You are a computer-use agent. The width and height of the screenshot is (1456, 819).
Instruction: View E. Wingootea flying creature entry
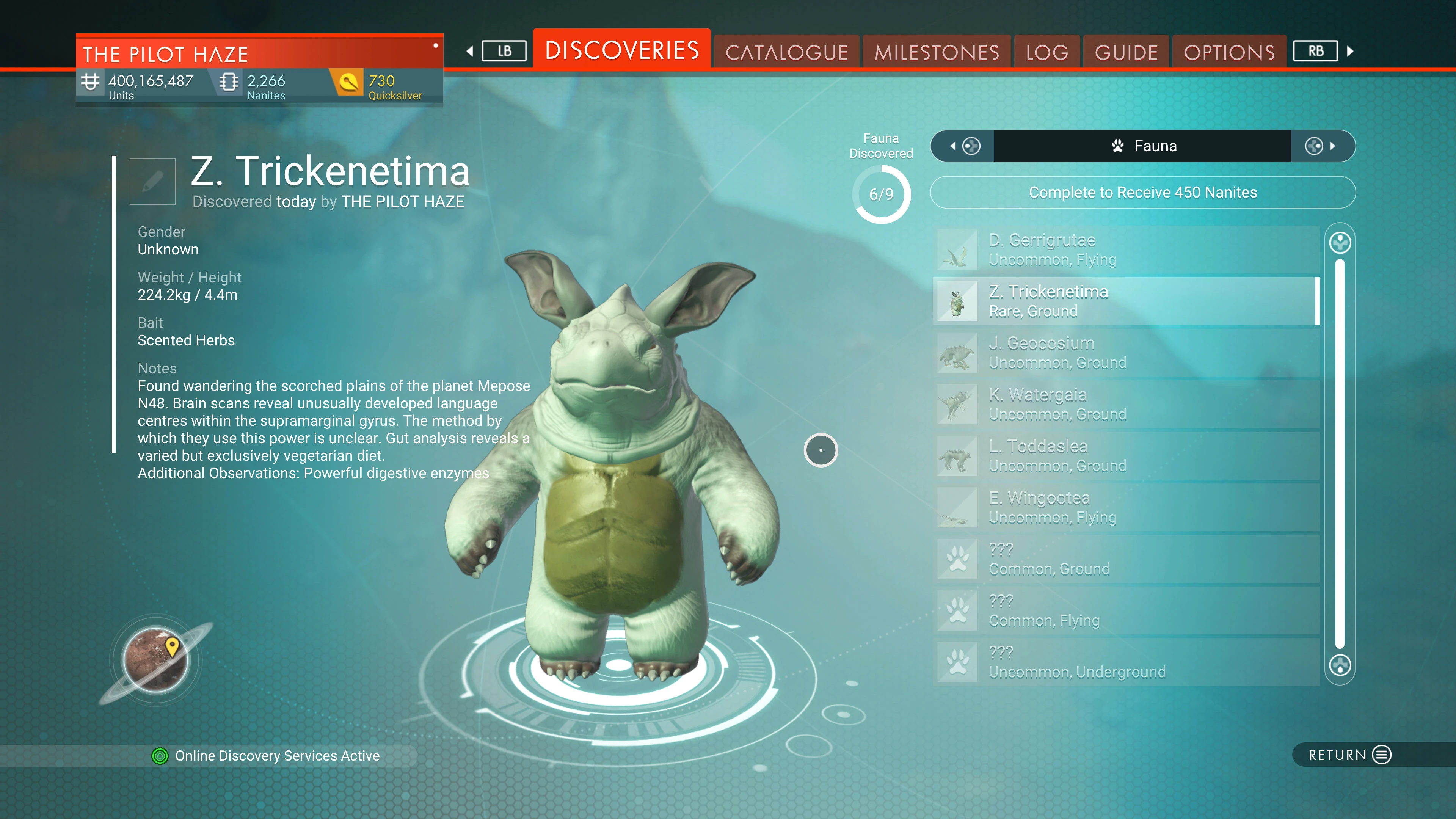1127,507
